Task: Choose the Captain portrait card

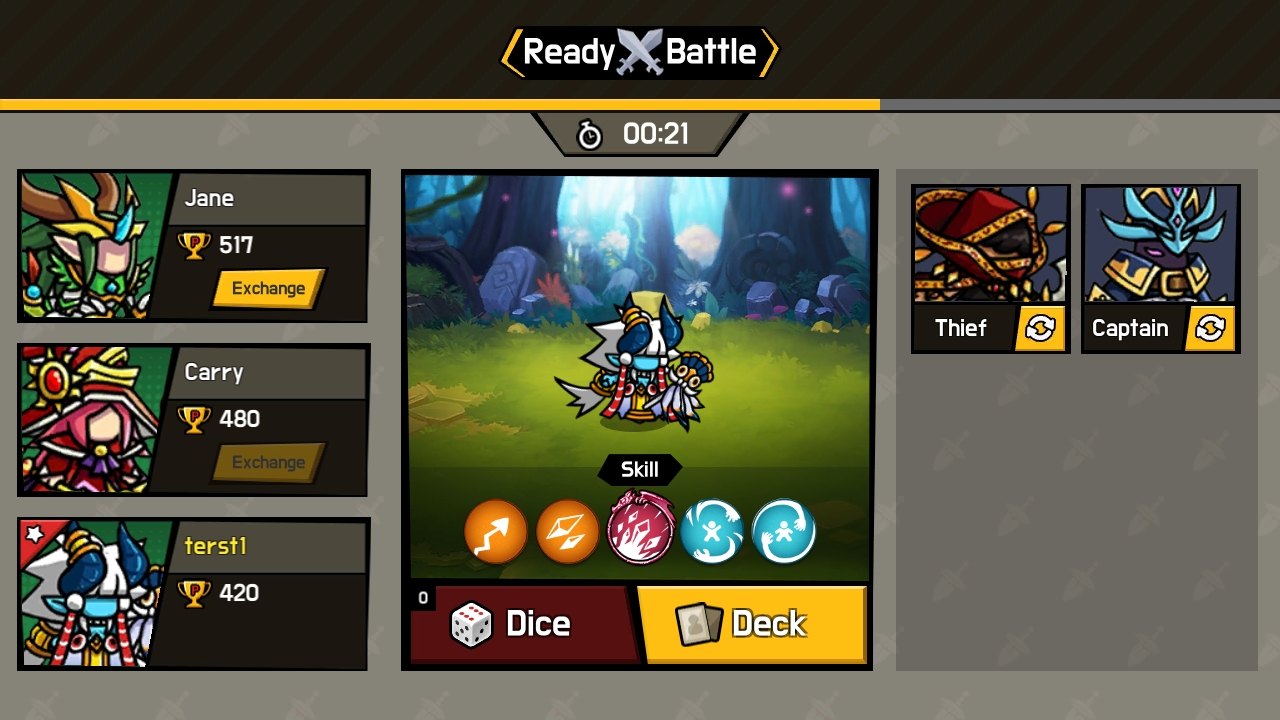Action: pos(1160,245)
